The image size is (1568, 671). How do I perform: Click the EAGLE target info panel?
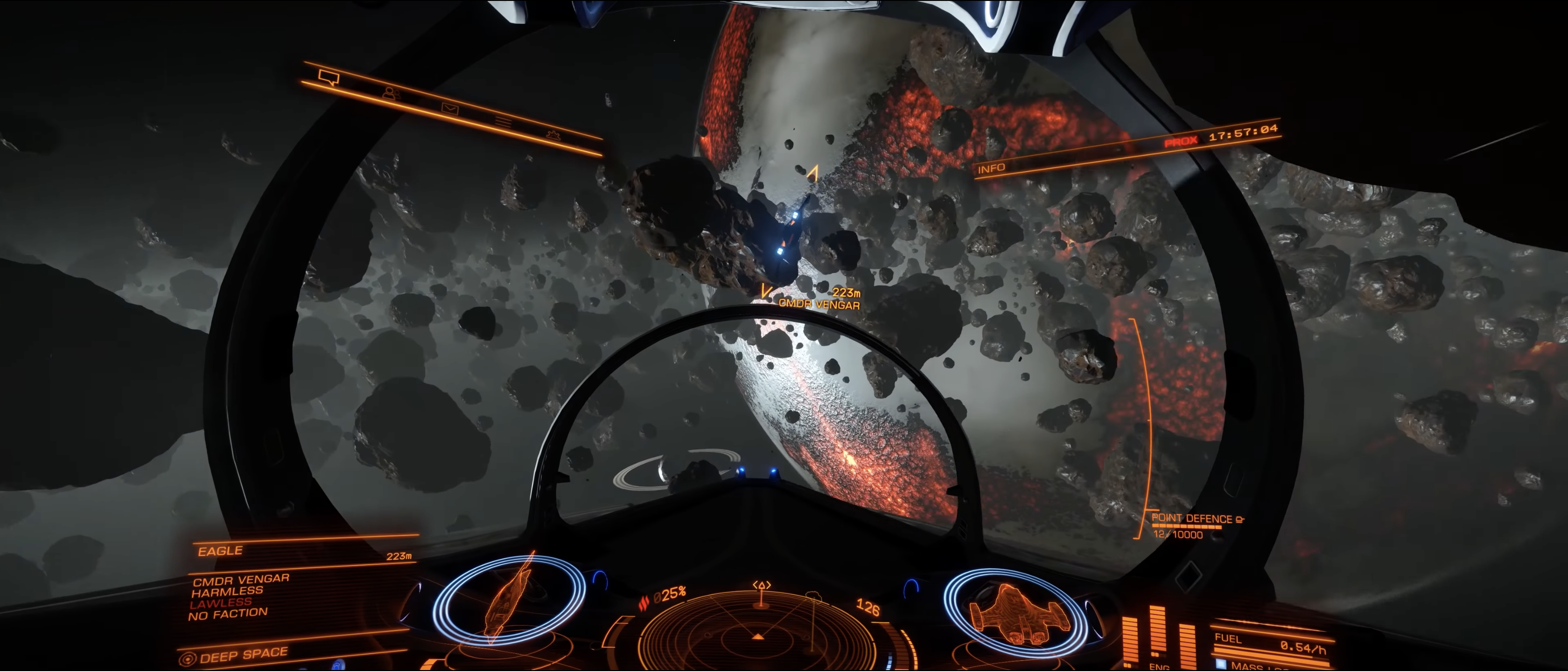coord(220,551)
